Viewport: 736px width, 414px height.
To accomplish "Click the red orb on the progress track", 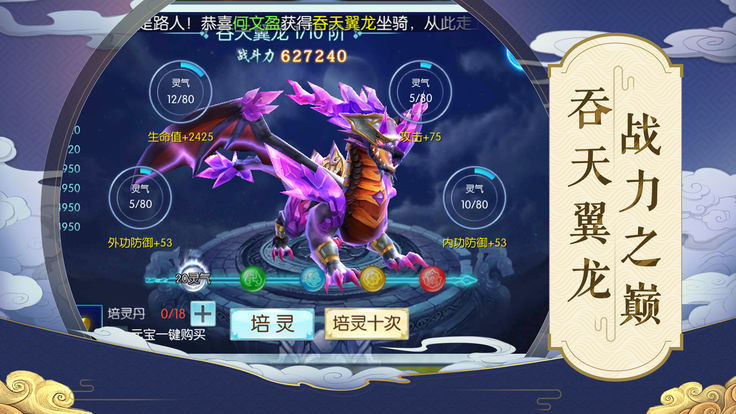I will 432,276.
